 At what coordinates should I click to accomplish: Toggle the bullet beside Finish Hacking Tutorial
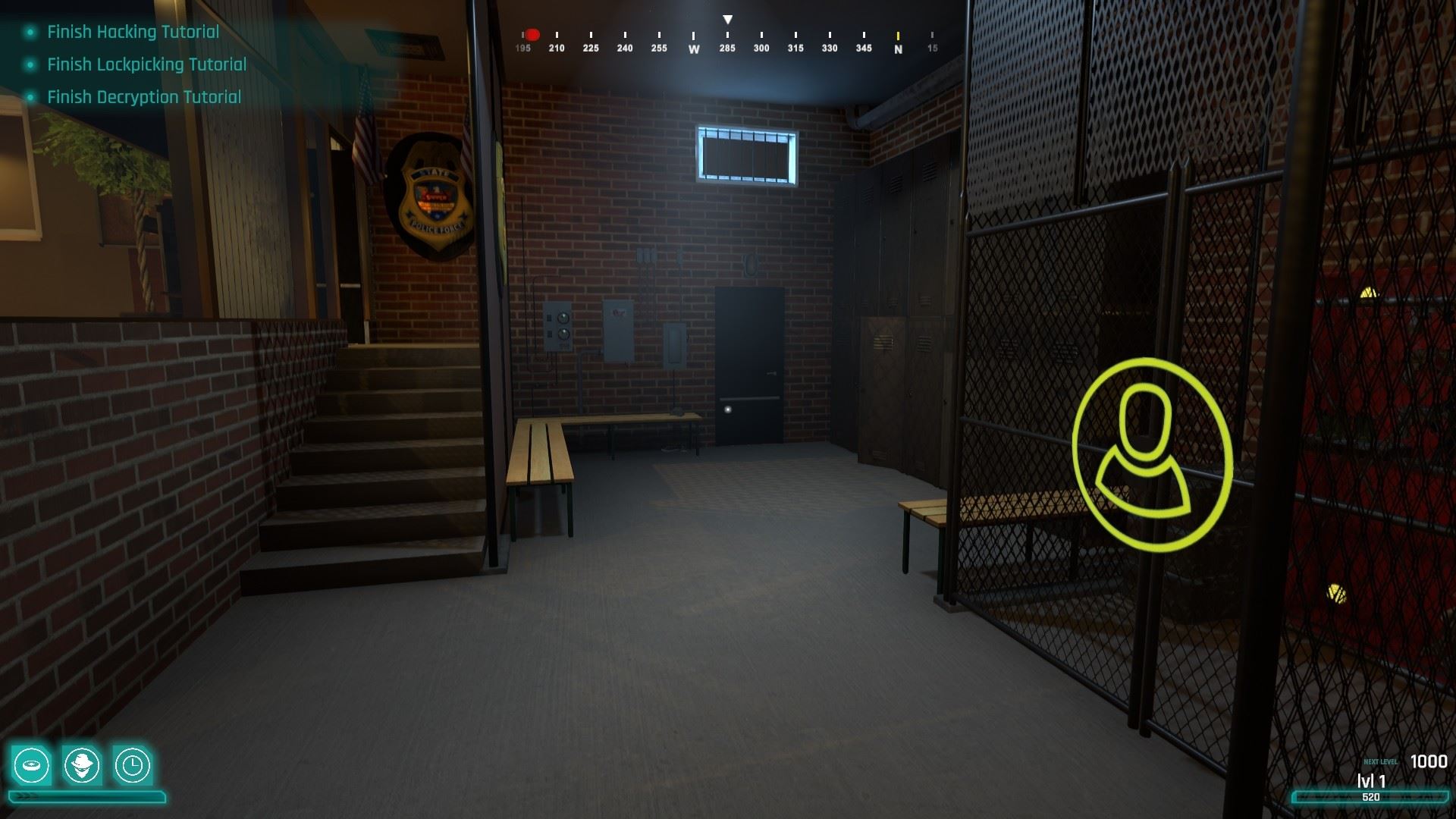pos(29,32)
